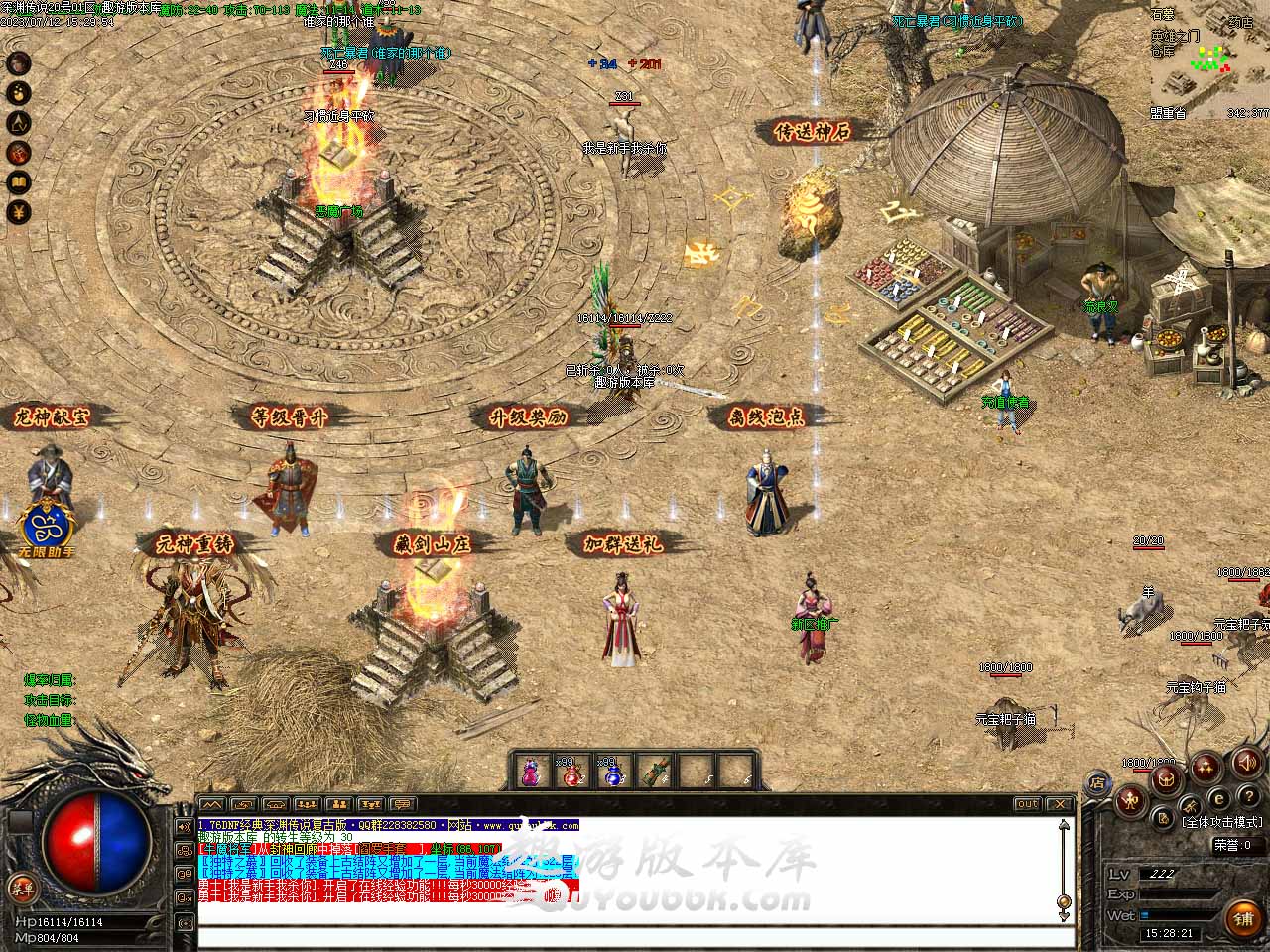
Task: Open the character equipment round button
Action: (x=1130, y=800)
